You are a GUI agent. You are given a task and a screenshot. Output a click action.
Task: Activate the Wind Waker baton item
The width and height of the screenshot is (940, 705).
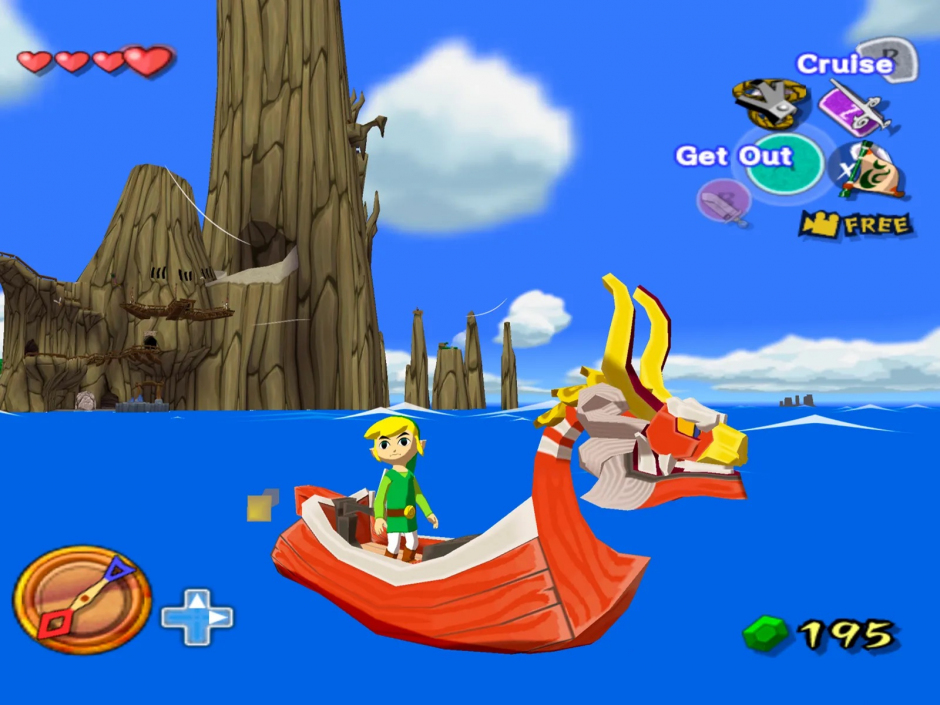[851, 107]
